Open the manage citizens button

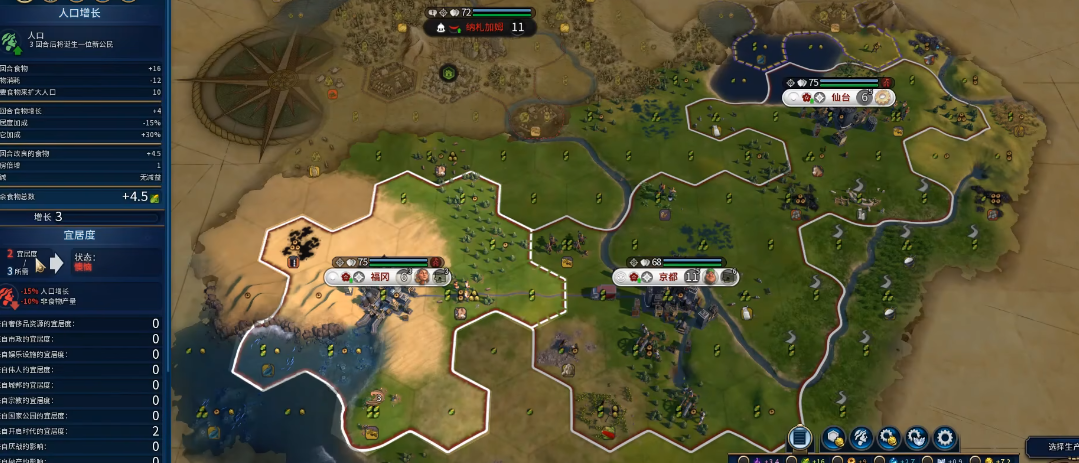861,437
